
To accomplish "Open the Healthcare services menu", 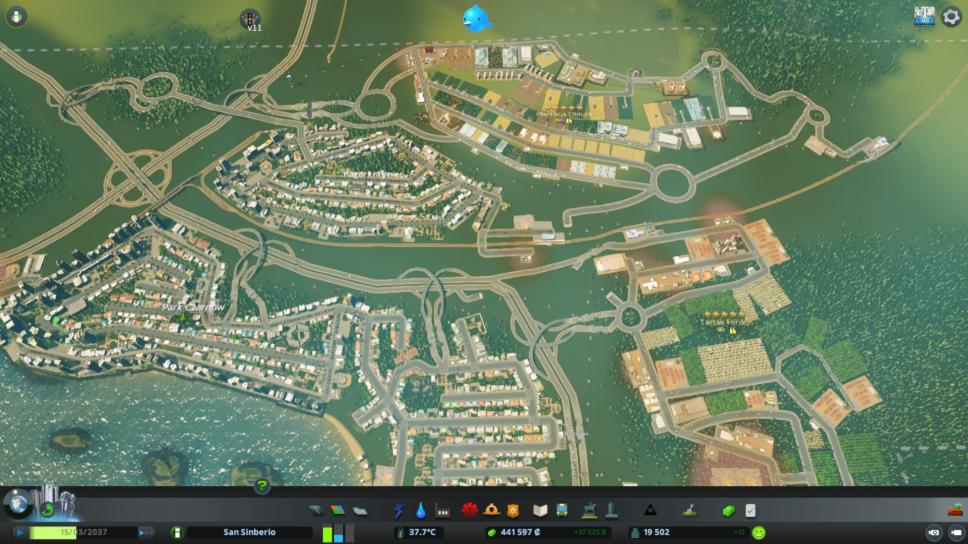I will pos(470,510).
